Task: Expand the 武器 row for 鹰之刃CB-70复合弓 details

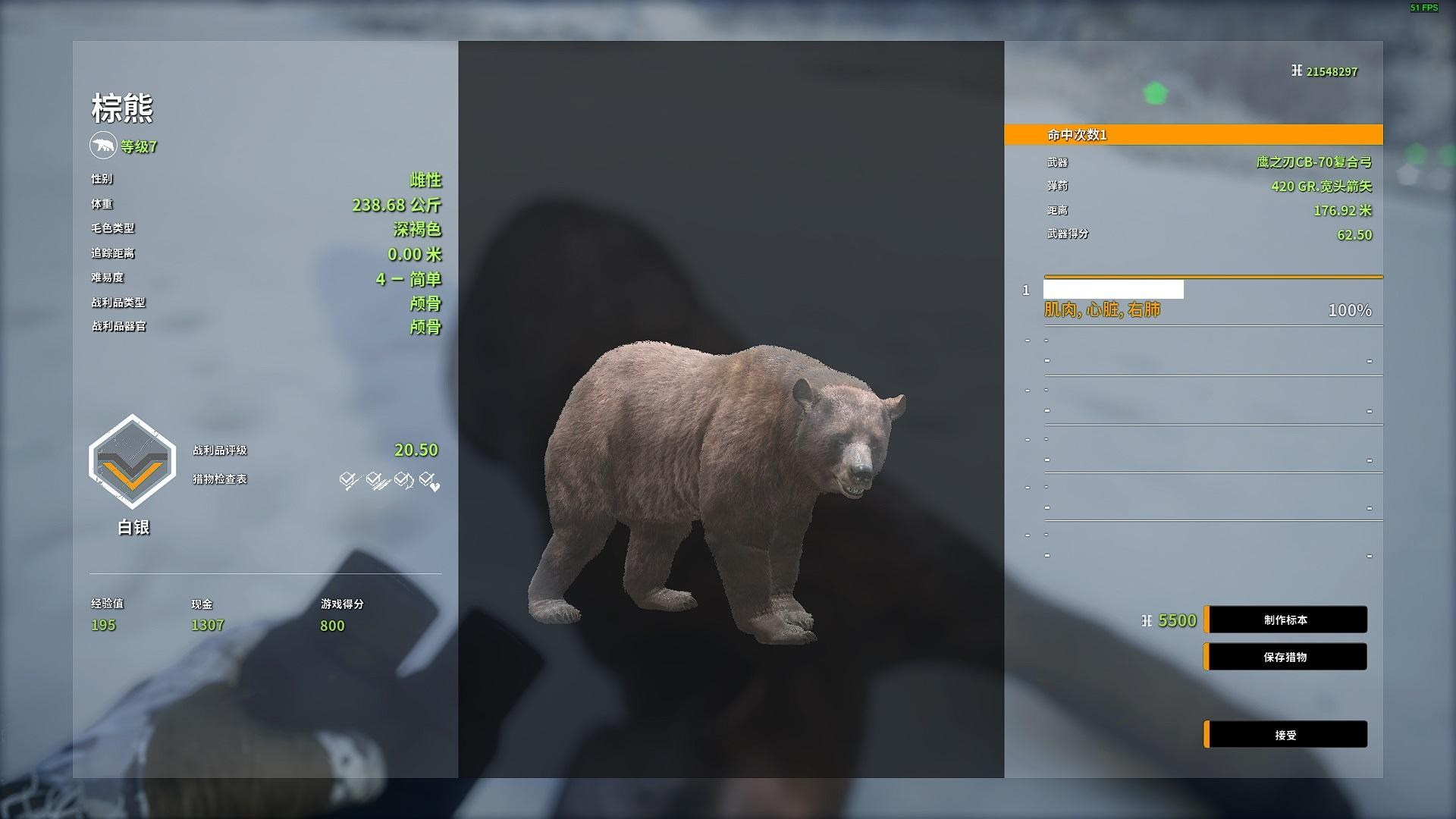Action: (1210, 162)
